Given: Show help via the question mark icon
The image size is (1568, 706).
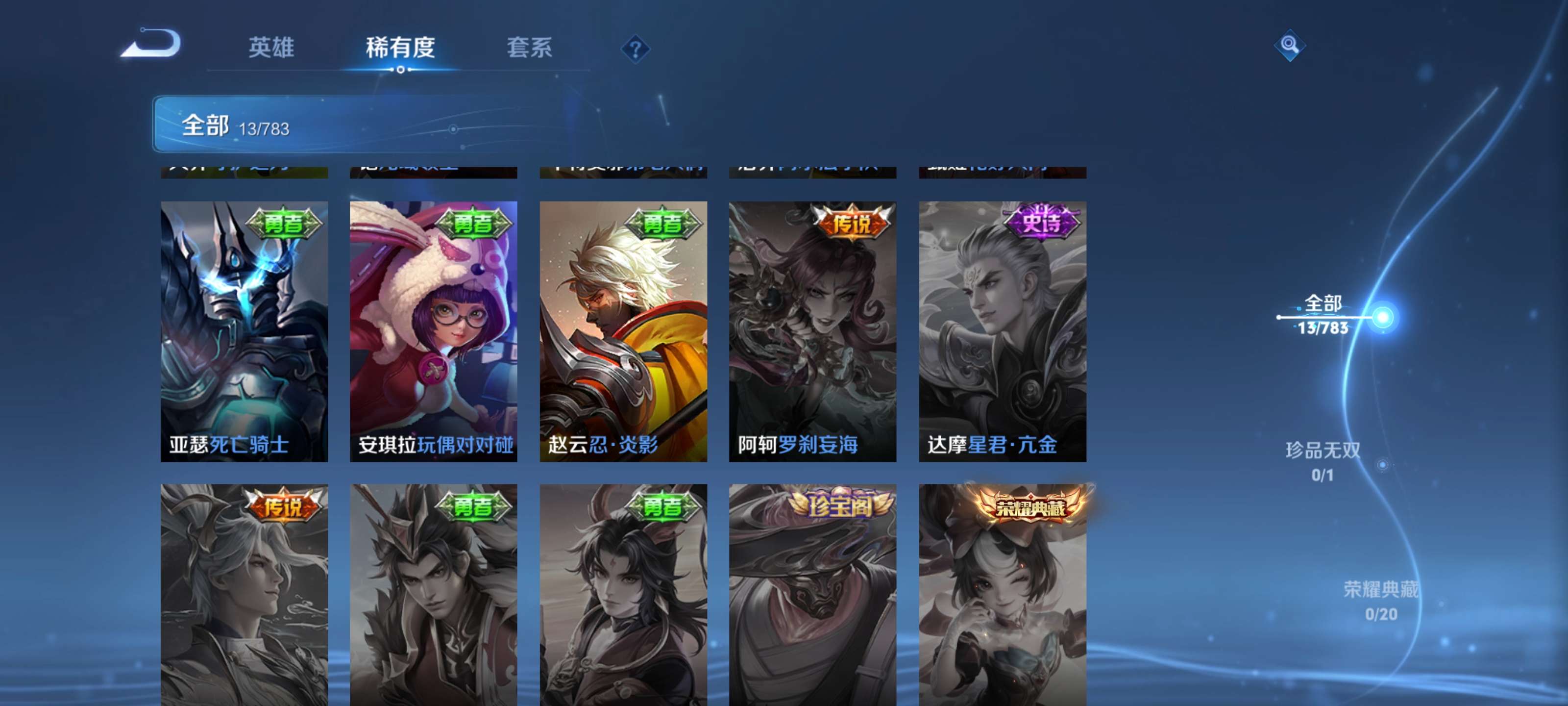Looking at the screenshot, I should tap(635, 49).
